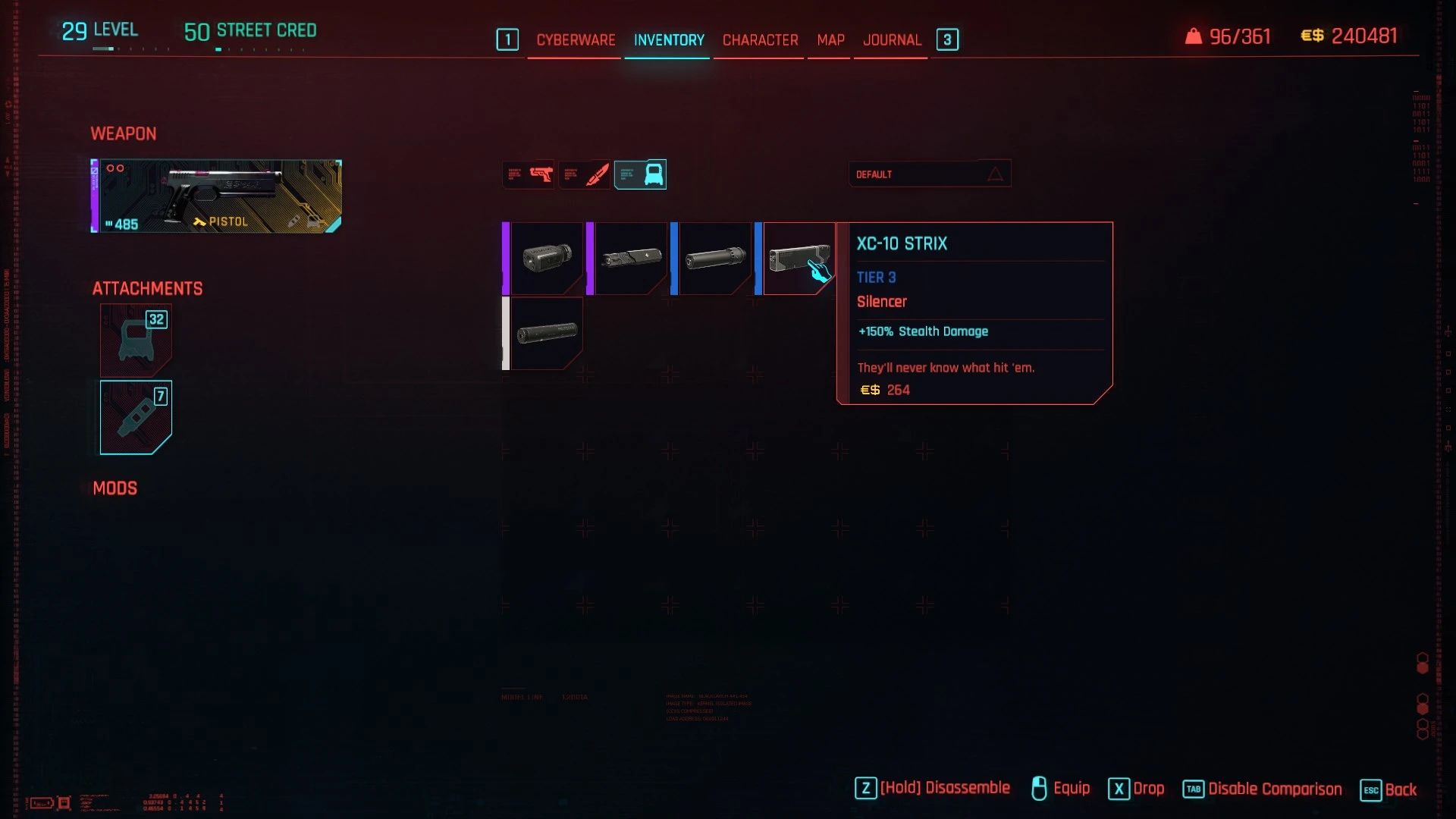
Task: Open the CYBERWARE tab
Action: pos(575,40)
